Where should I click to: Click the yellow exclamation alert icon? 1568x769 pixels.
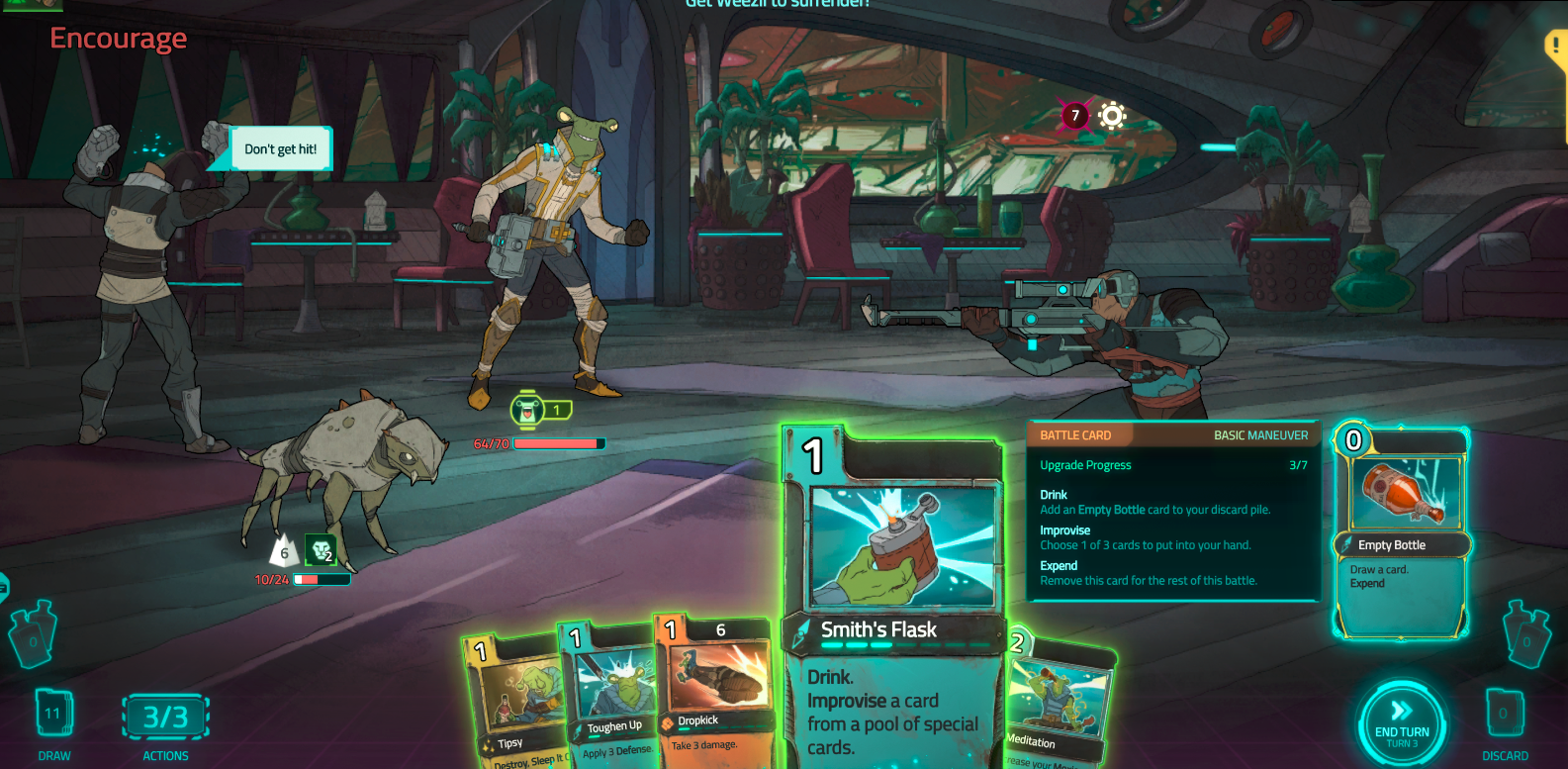coord(1556,47)
